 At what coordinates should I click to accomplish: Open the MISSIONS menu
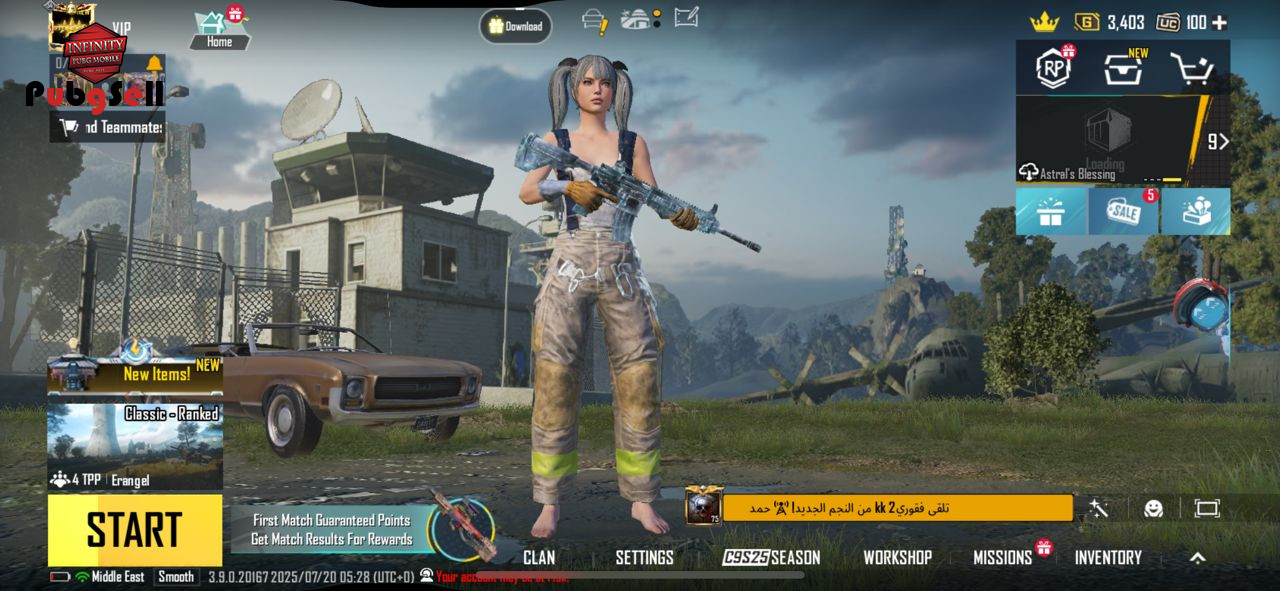(1003, 558)
